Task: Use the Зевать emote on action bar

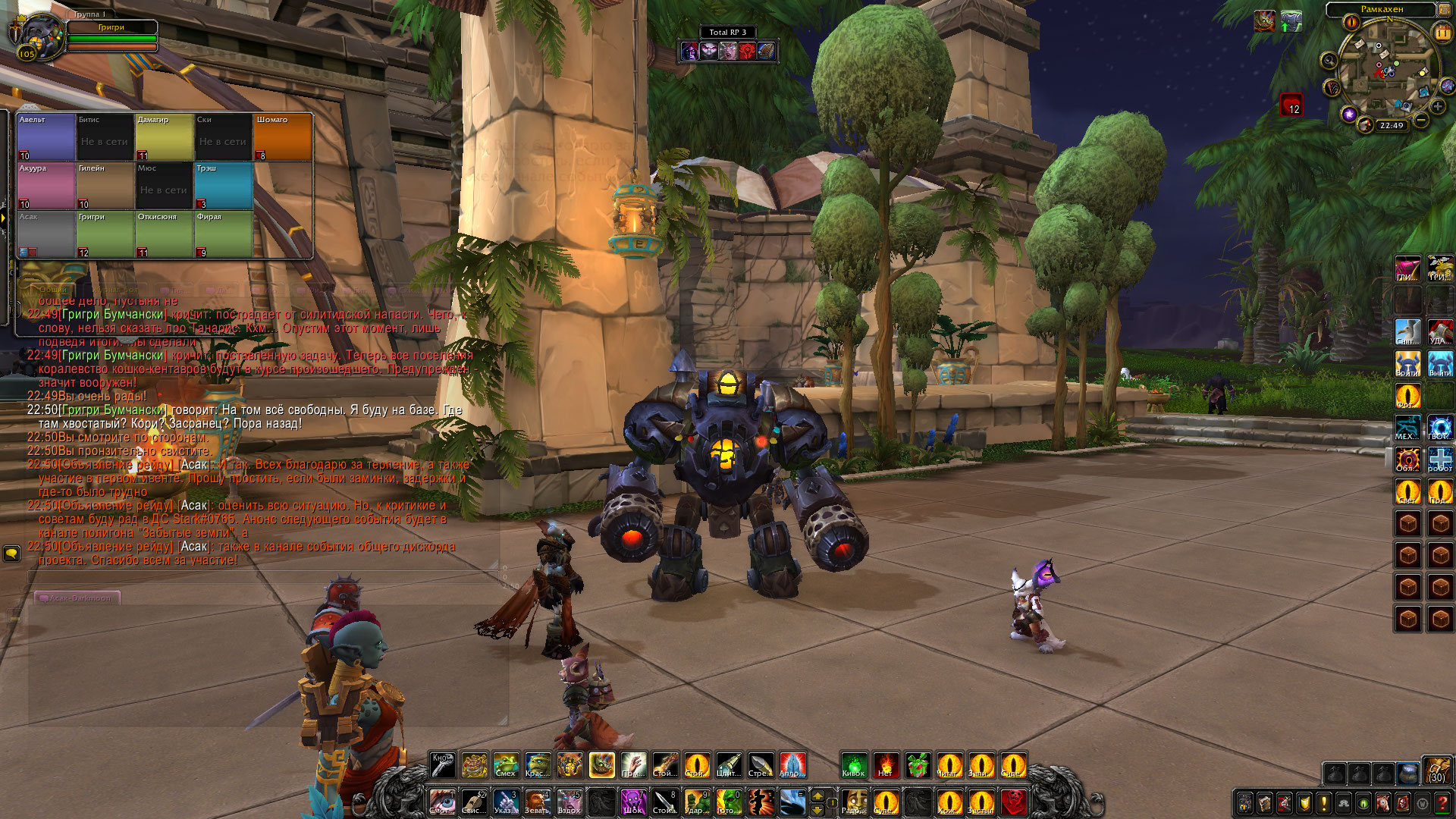Action: 537,802
